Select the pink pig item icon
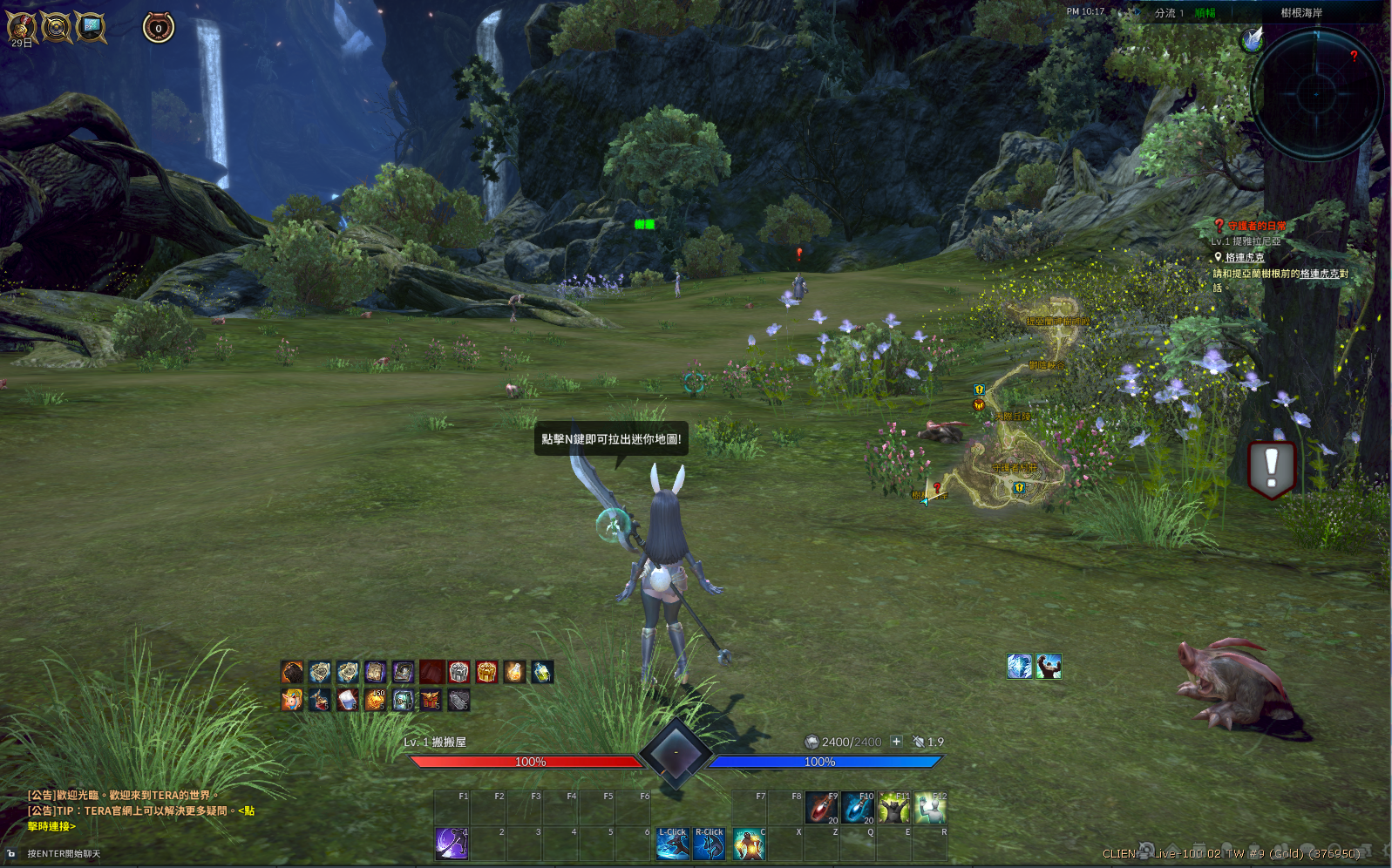This screenshot has height=868, width=1392. 292,700
